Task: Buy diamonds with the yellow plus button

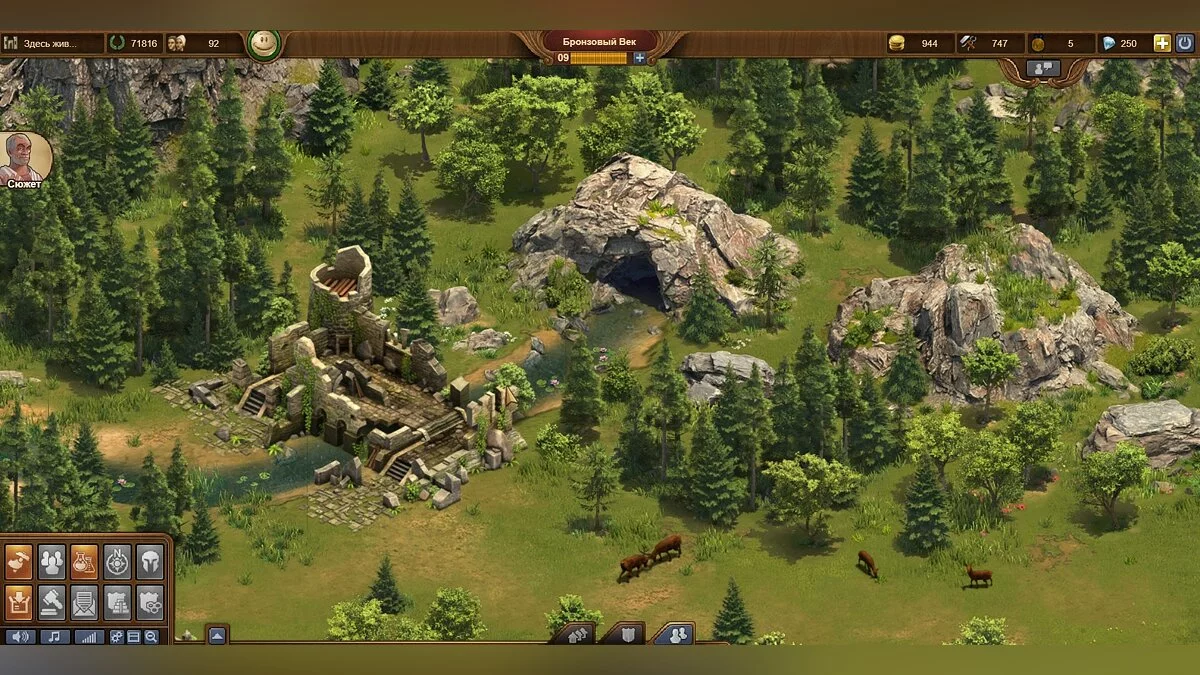Action: [1161, 43]
